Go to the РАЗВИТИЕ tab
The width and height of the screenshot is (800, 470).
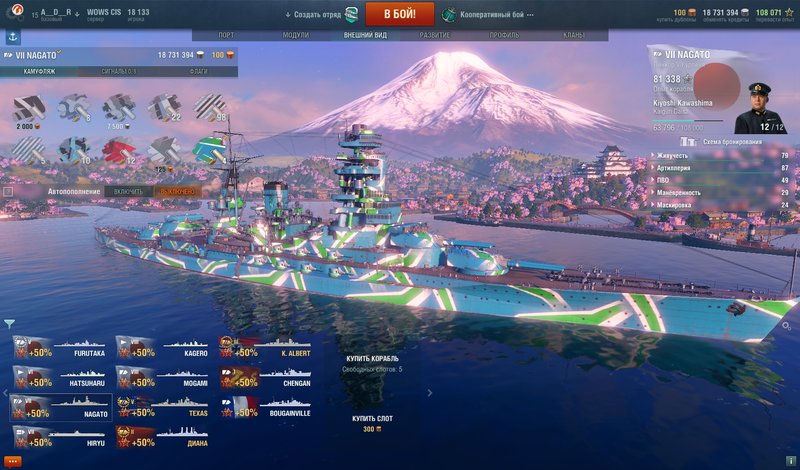click(434, 35)
